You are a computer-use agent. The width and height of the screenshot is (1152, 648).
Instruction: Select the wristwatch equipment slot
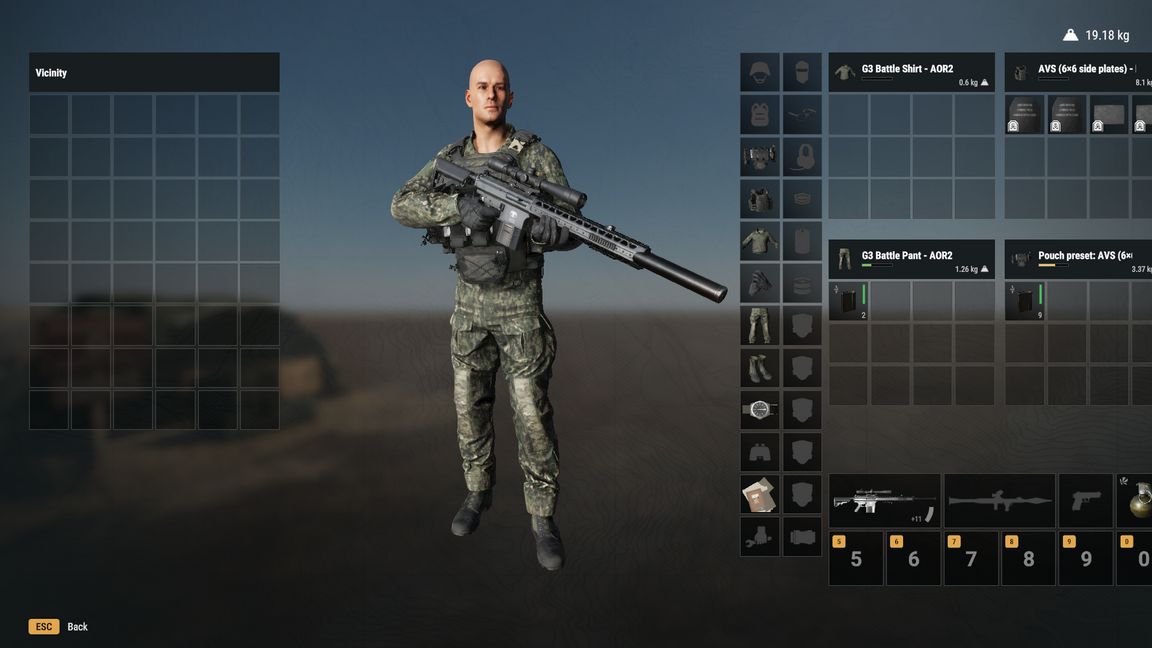tap(760, 410)
